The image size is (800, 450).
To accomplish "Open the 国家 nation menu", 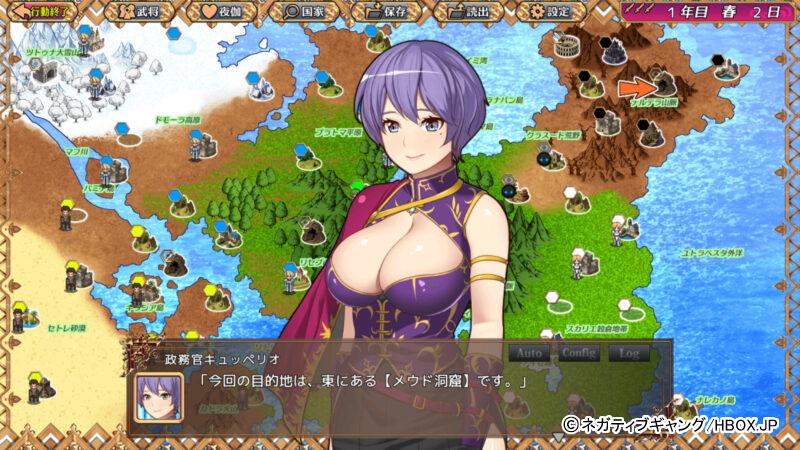I will tap(307, 12).
